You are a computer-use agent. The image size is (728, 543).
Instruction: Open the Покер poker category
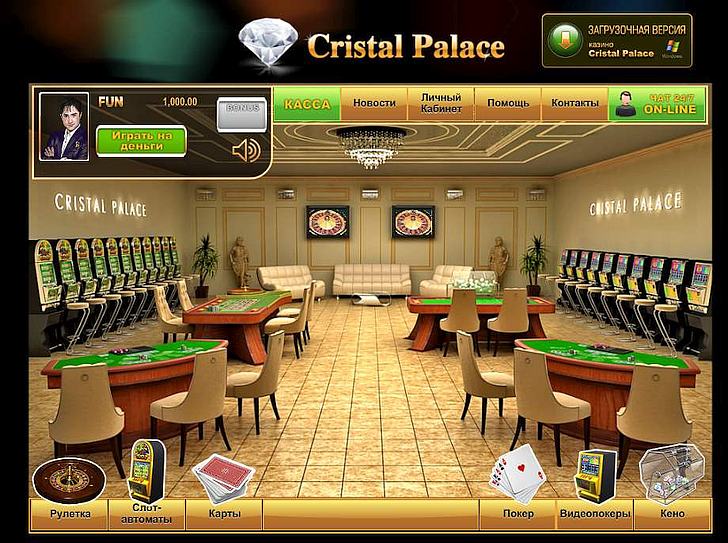tap(518, 514)
